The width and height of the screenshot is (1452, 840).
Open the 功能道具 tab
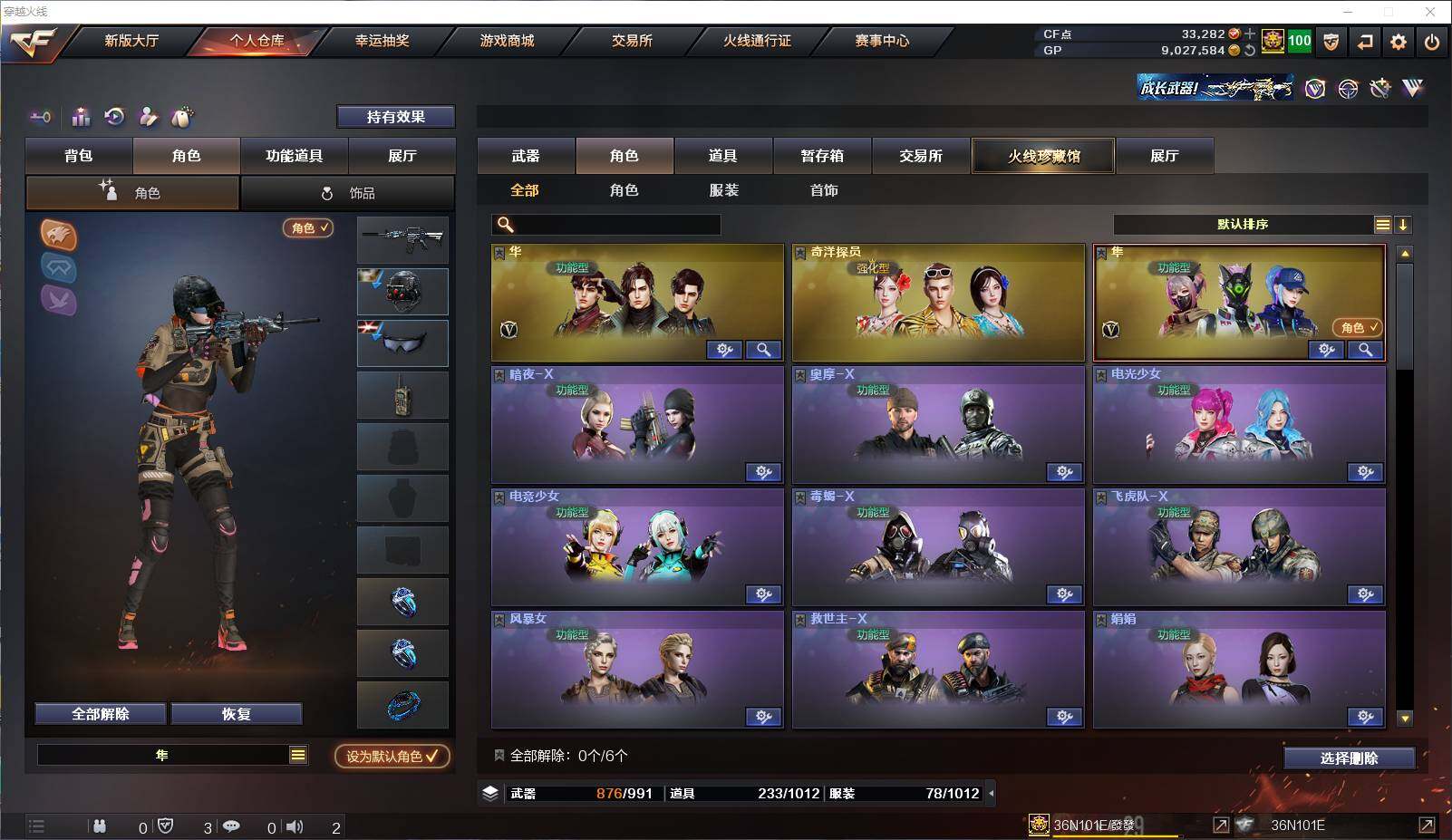pos(294,156)
